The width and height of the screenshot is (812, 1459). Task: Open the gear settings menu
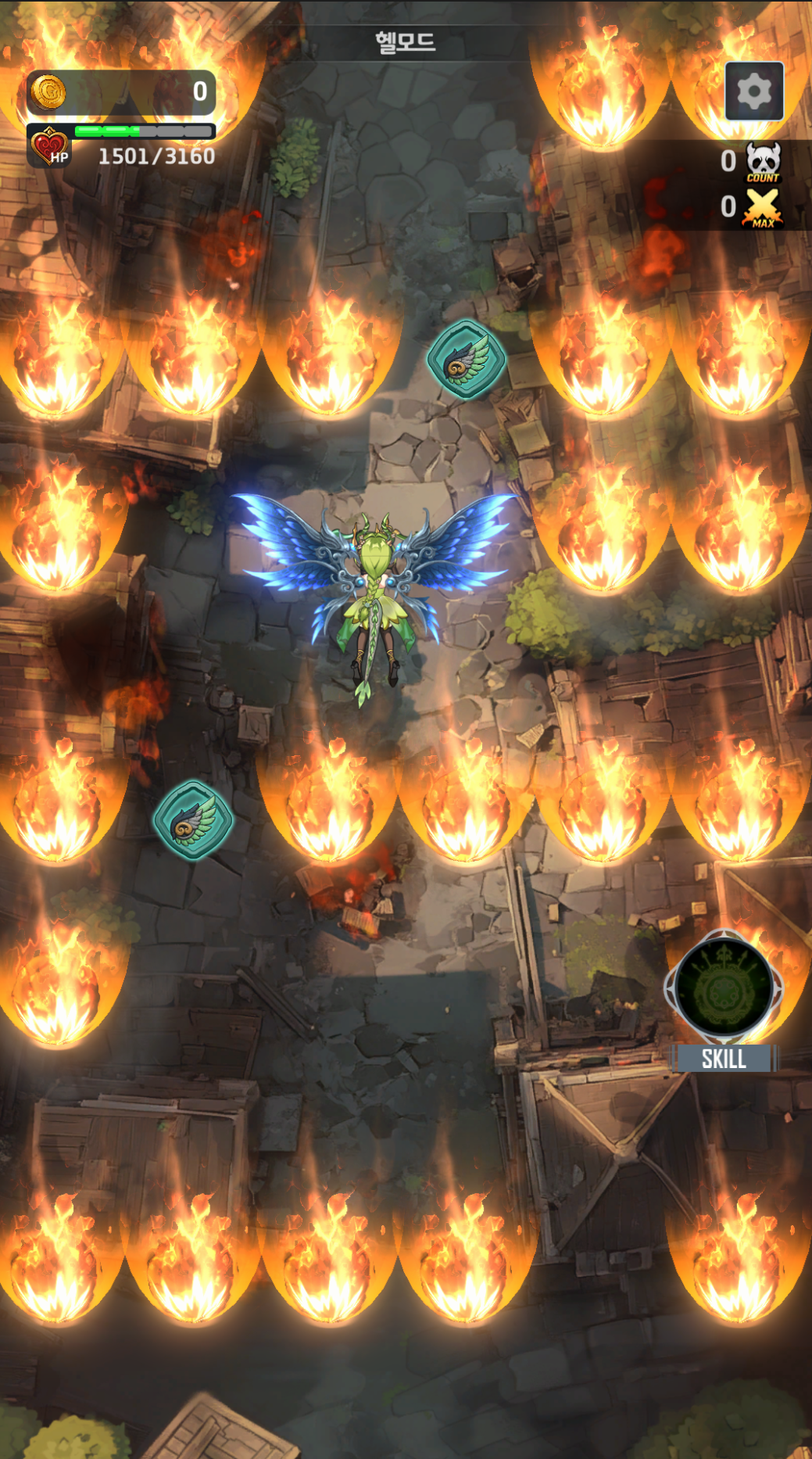[753, 91]
